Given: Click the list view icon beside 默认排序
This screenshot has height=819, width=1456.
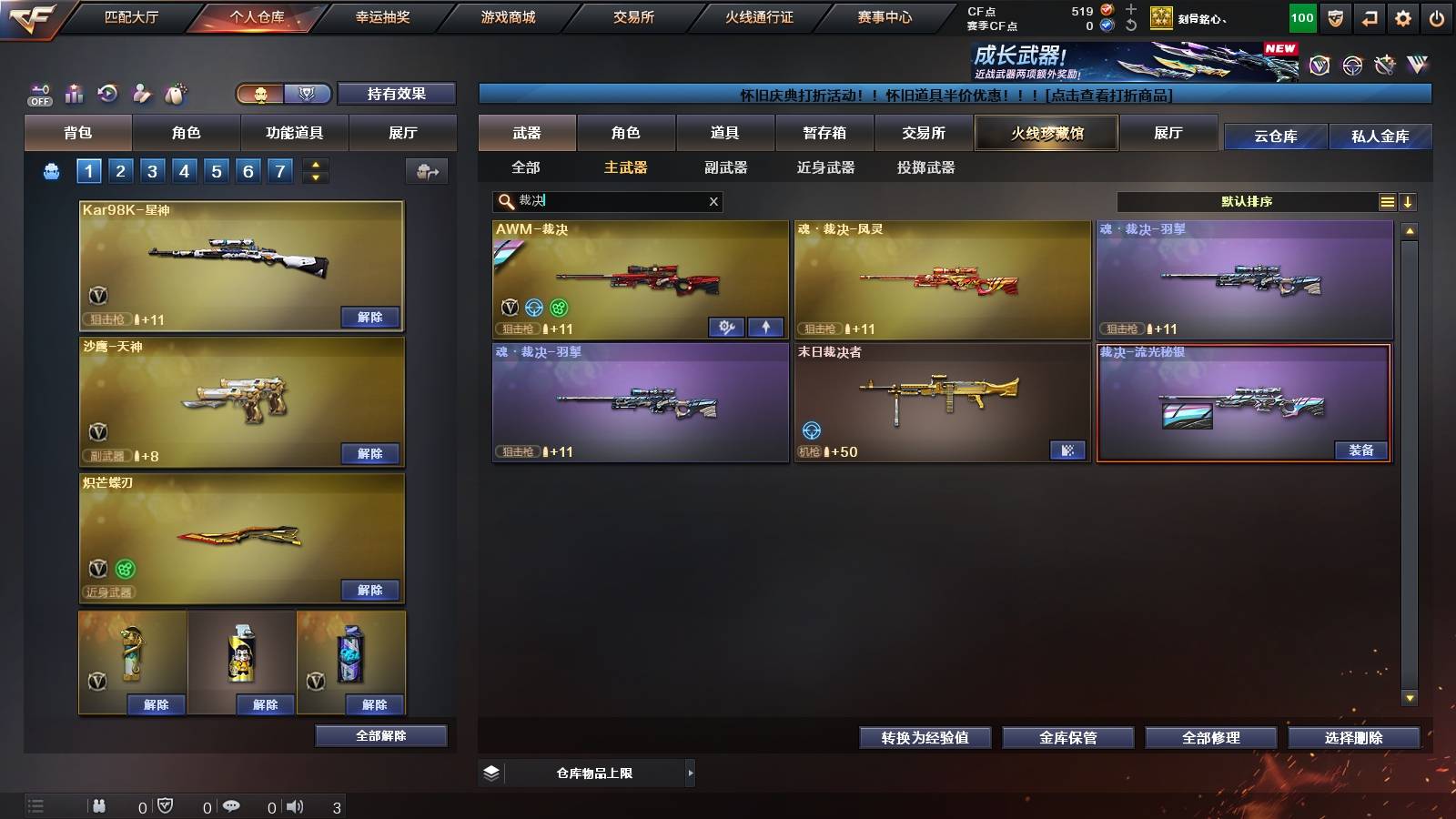Looking at the screenshot, I should click(x=1387, y=201).
